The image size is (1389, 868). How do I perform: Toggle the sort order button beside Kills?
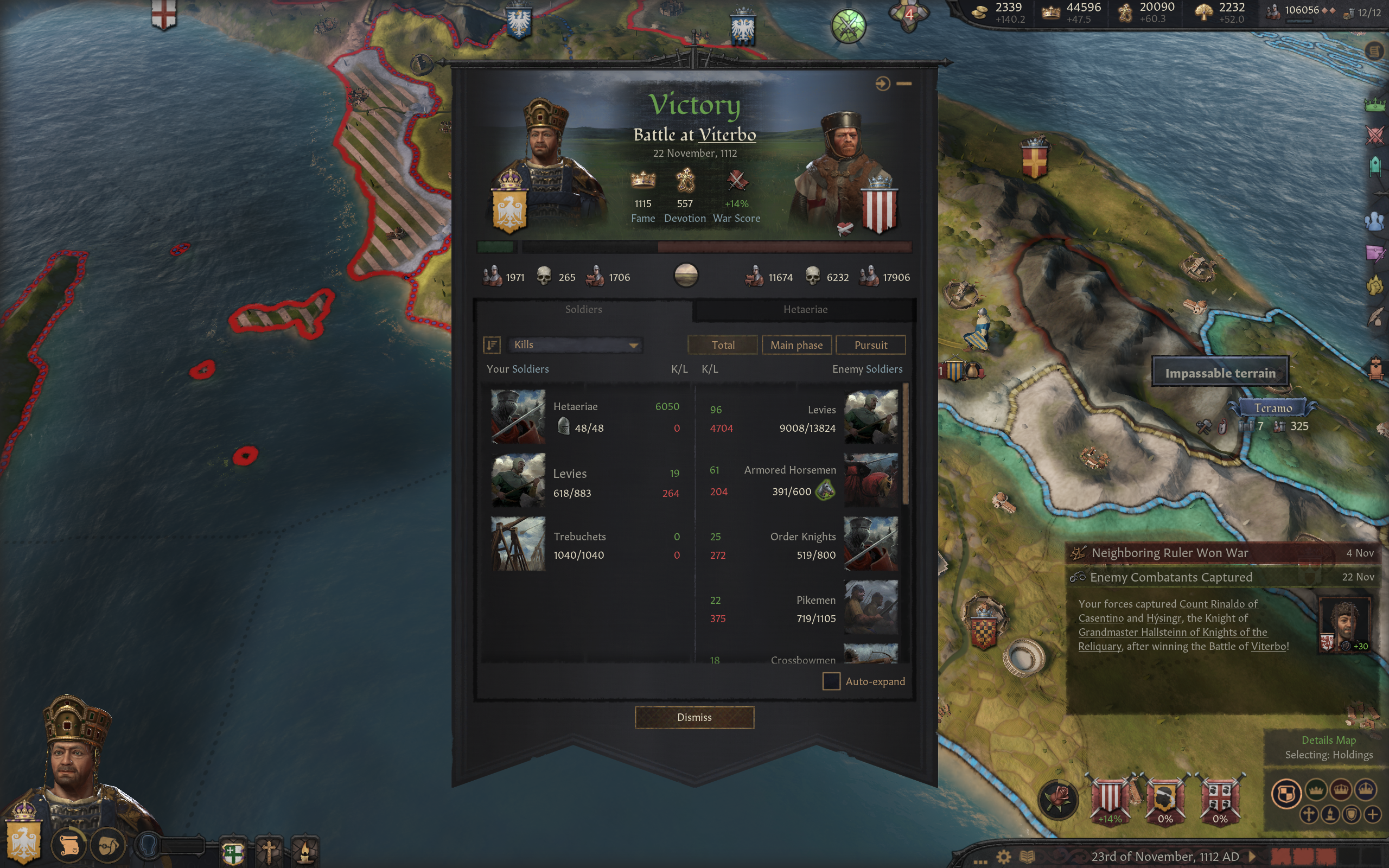[x=492, y=345]
